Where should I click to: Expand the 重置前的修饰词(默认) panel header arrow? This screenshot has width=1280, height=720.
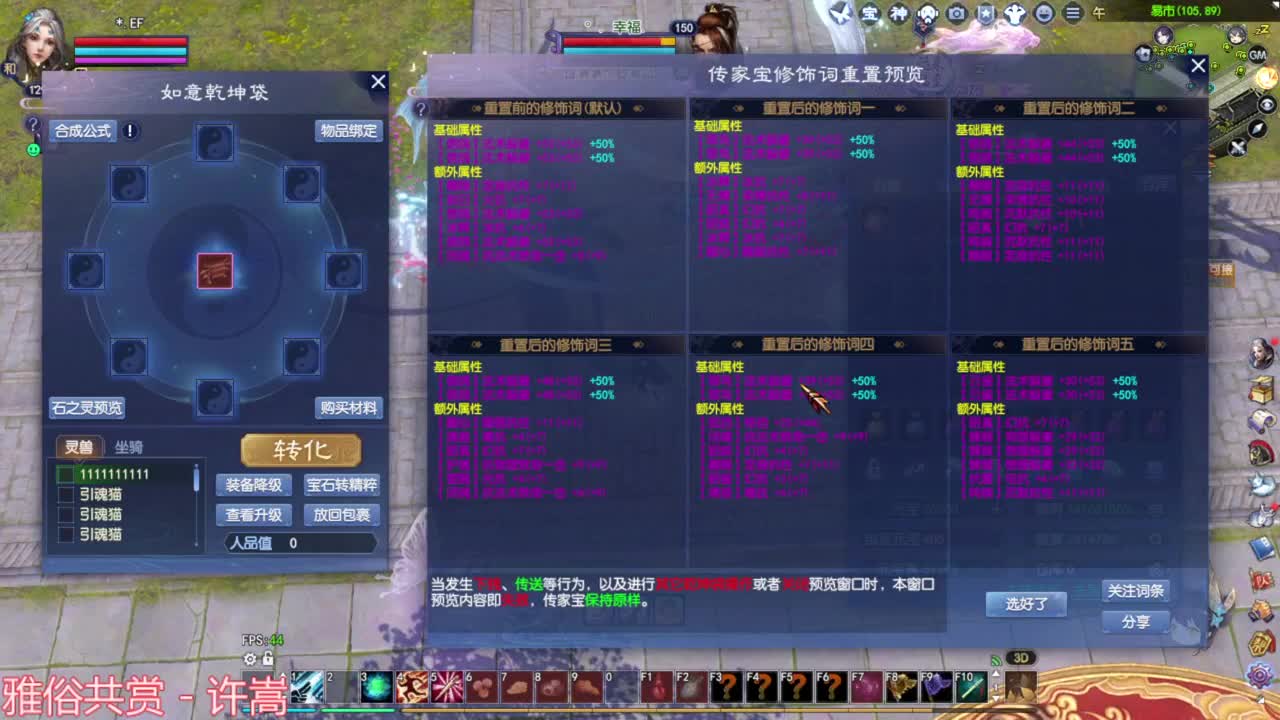[637, 107]
